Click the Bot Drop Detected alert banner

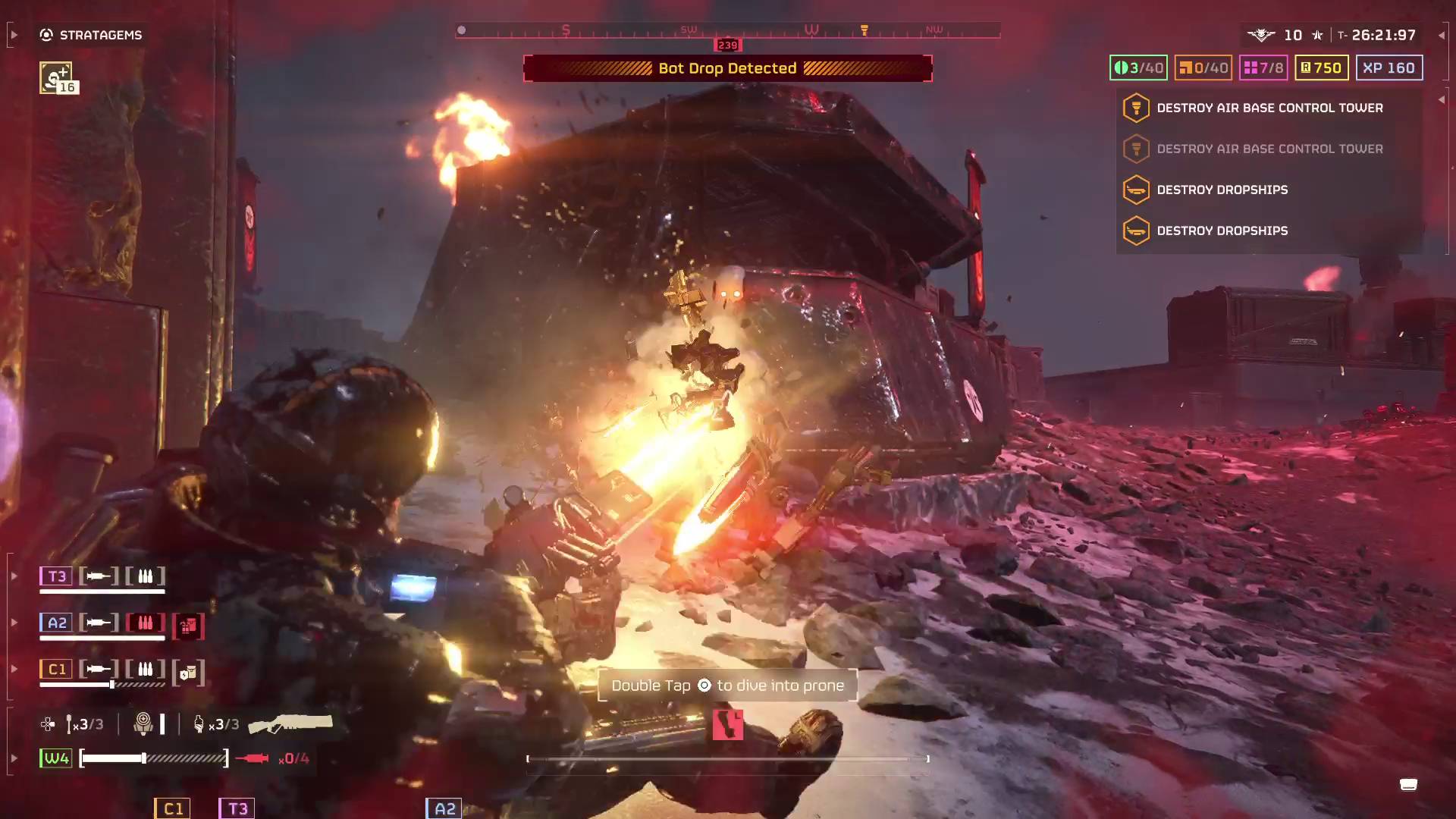point(728,68)
